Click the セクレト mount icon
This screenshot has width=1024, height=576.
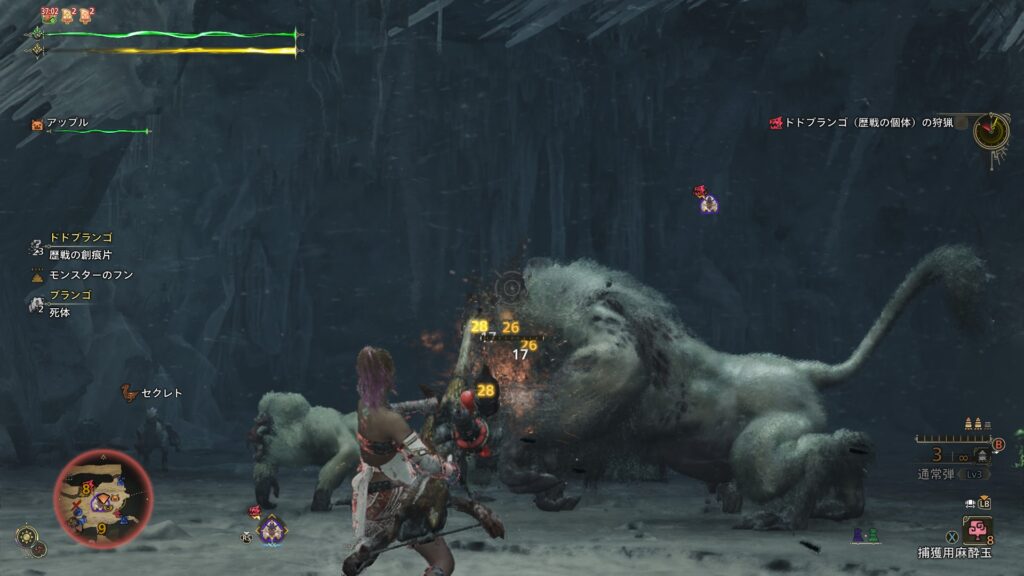tap(128, 393)
